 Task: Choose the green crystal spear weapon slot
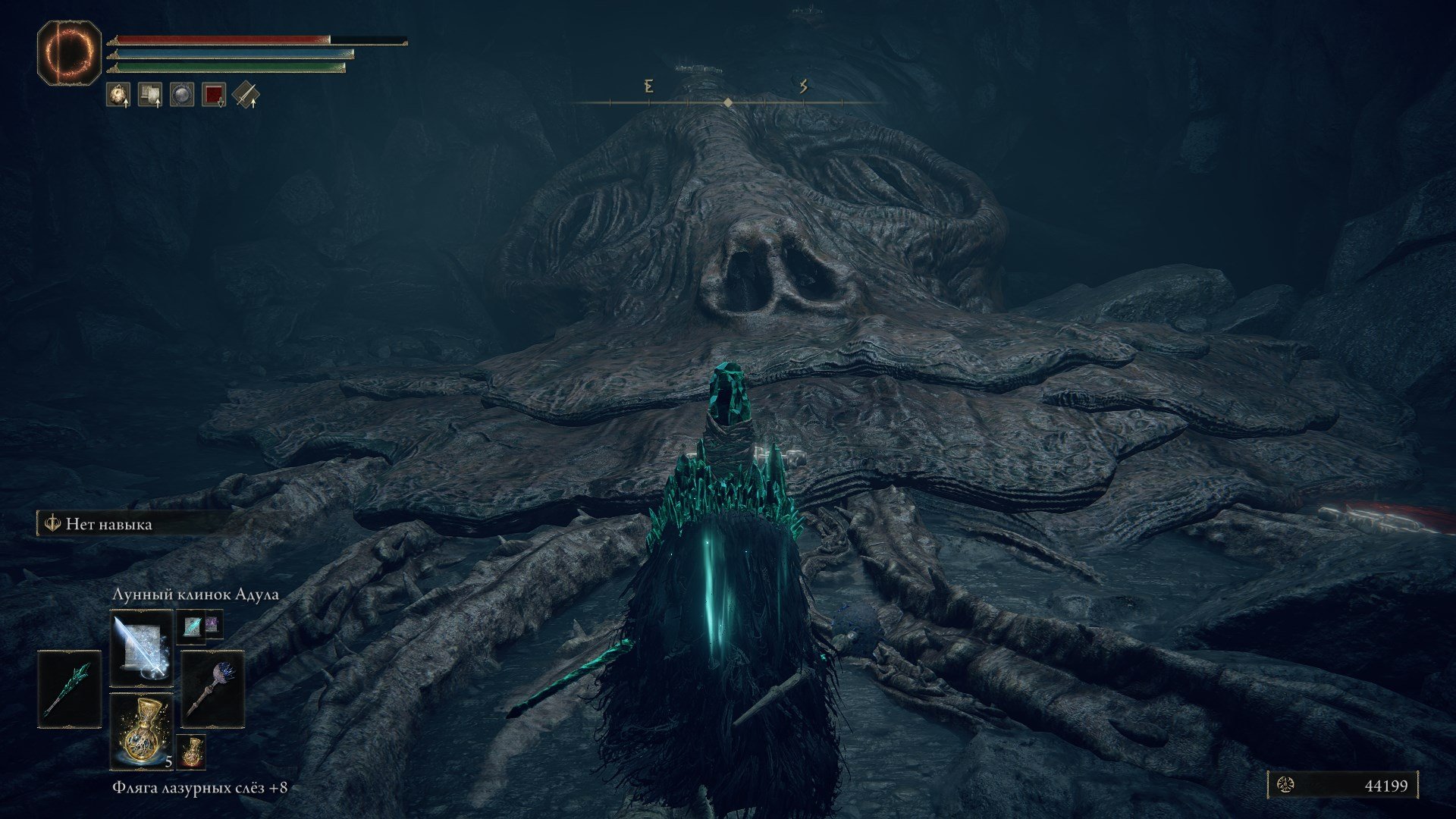70,689
